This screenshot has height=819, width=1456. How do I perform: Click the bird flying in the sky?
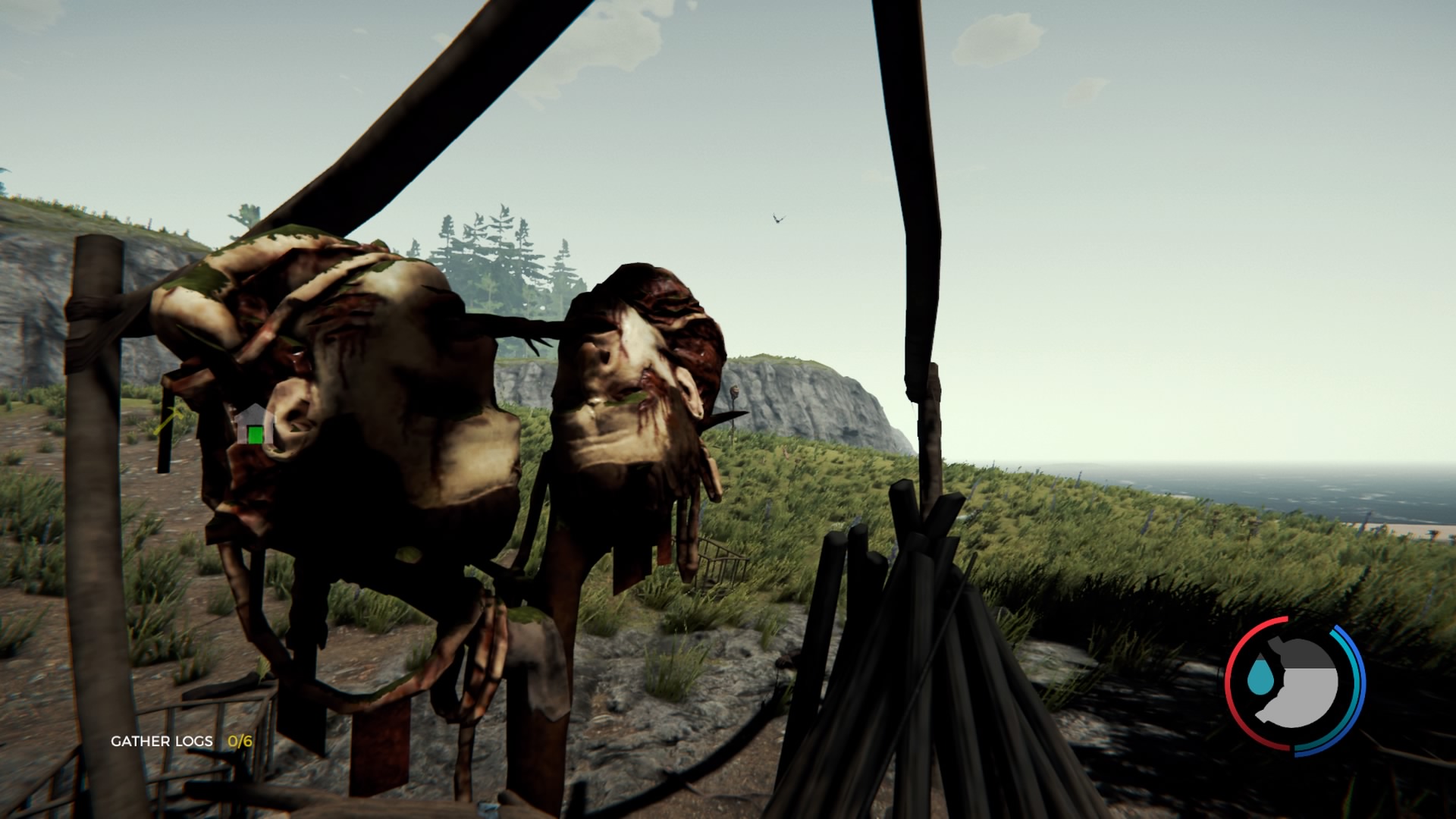pyautogui.click(x=777, y=218)
